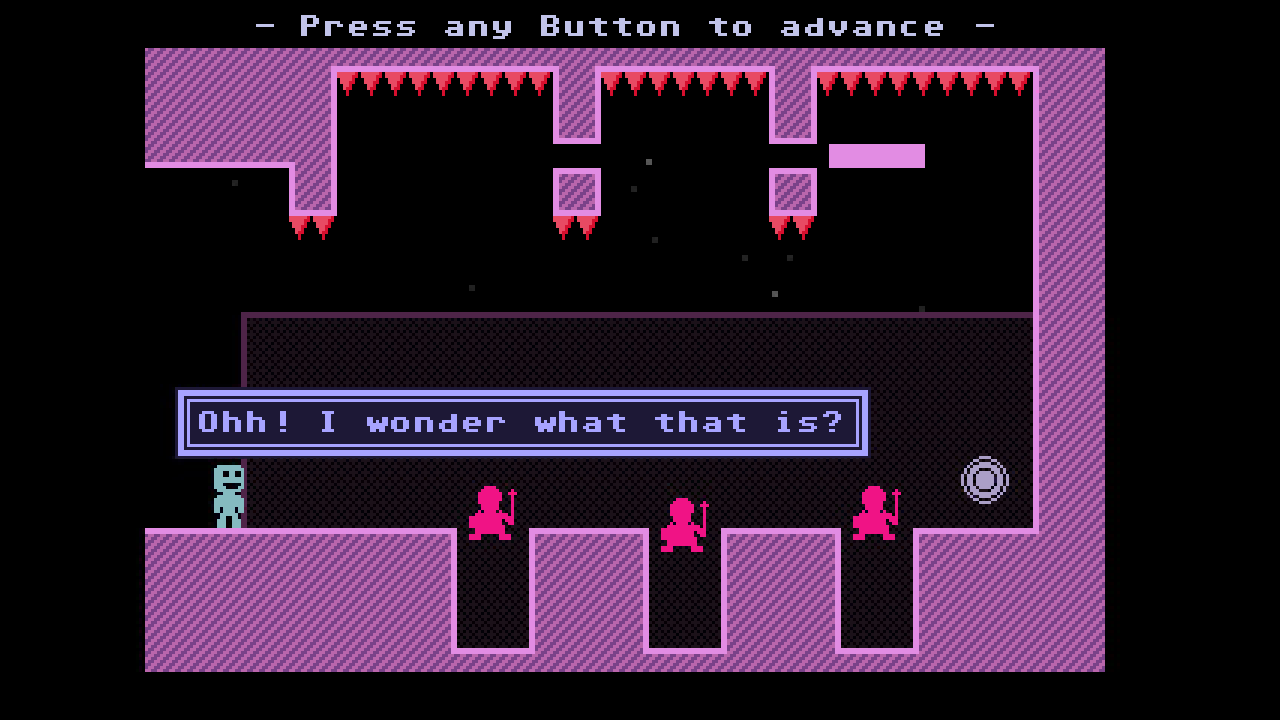
Task: Select the grey teleporter circle icon
Action: tap(983, 480)
